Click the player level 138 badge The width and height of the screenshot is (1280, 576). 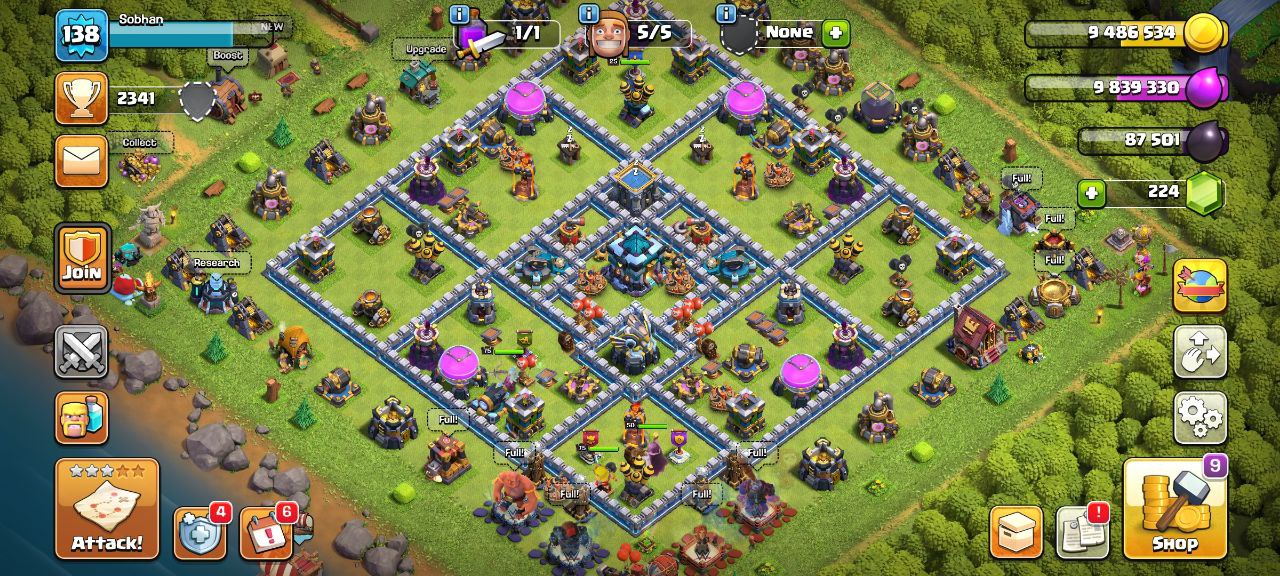81,35
